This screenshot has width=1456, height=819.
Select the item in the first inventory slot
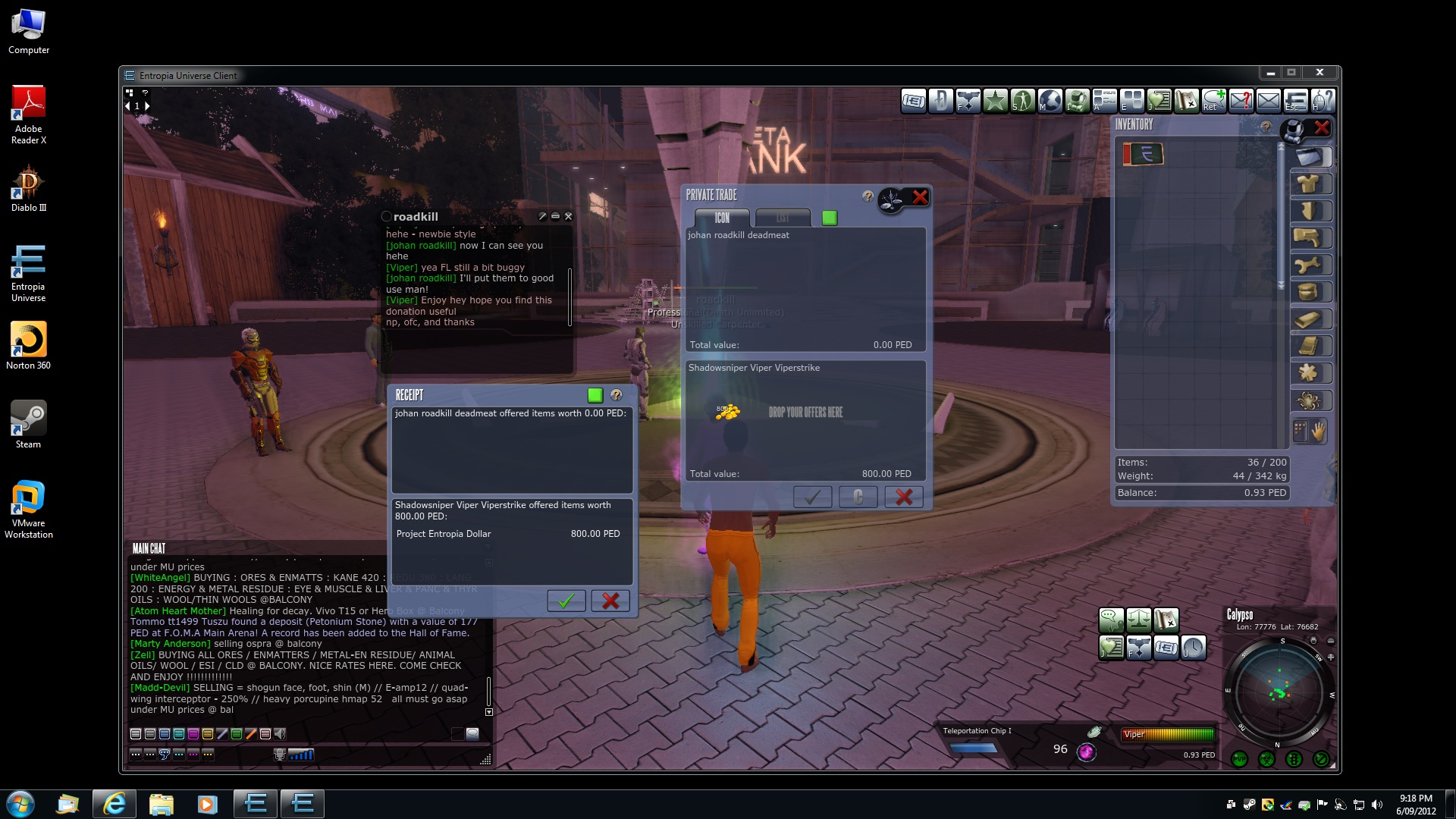pos(1143,154)
